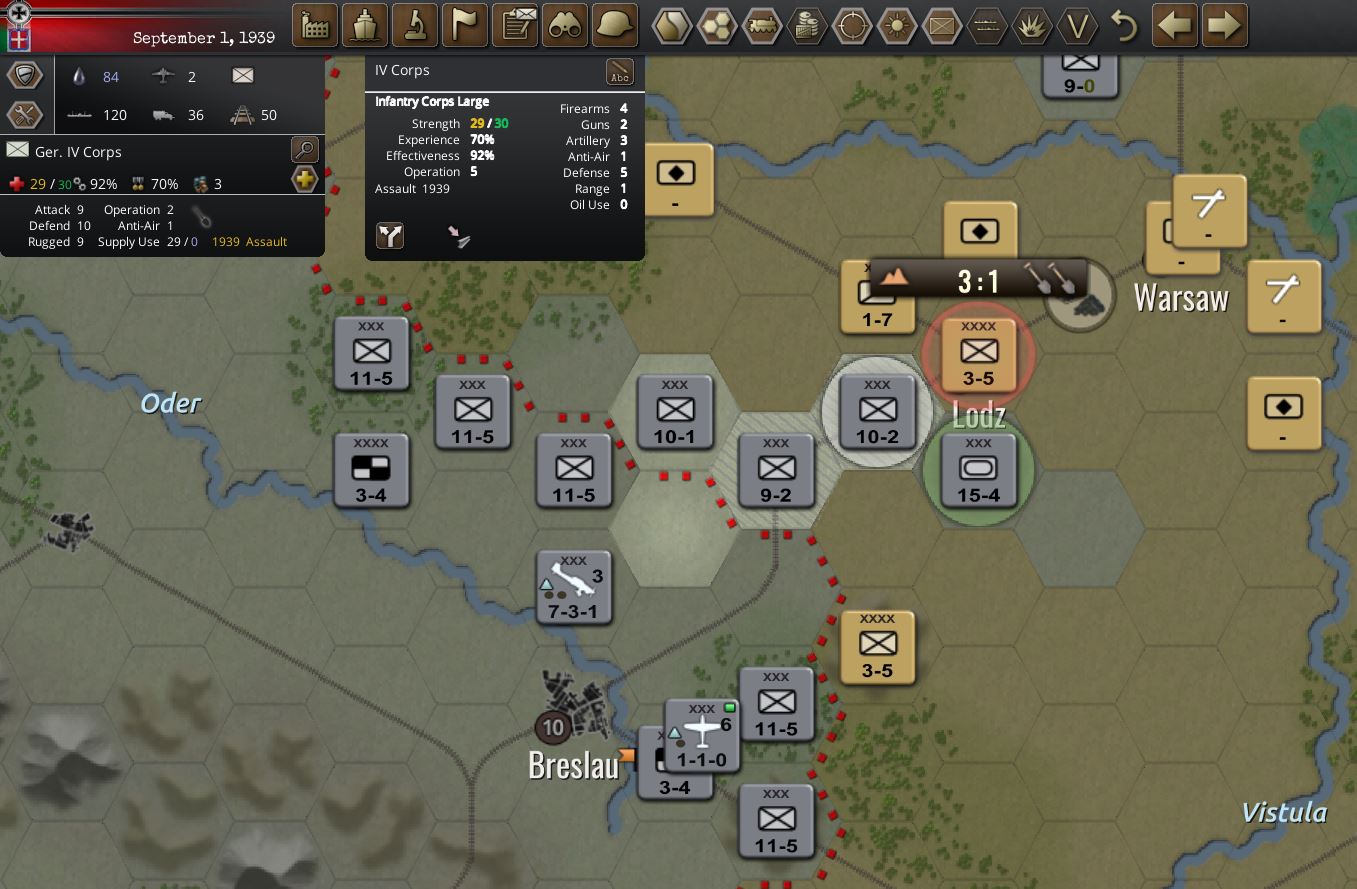The height and width of the screenshot is (889, 1357).
Task: Undo last move with the curved arrow
Action: [x=1122, y=27]
